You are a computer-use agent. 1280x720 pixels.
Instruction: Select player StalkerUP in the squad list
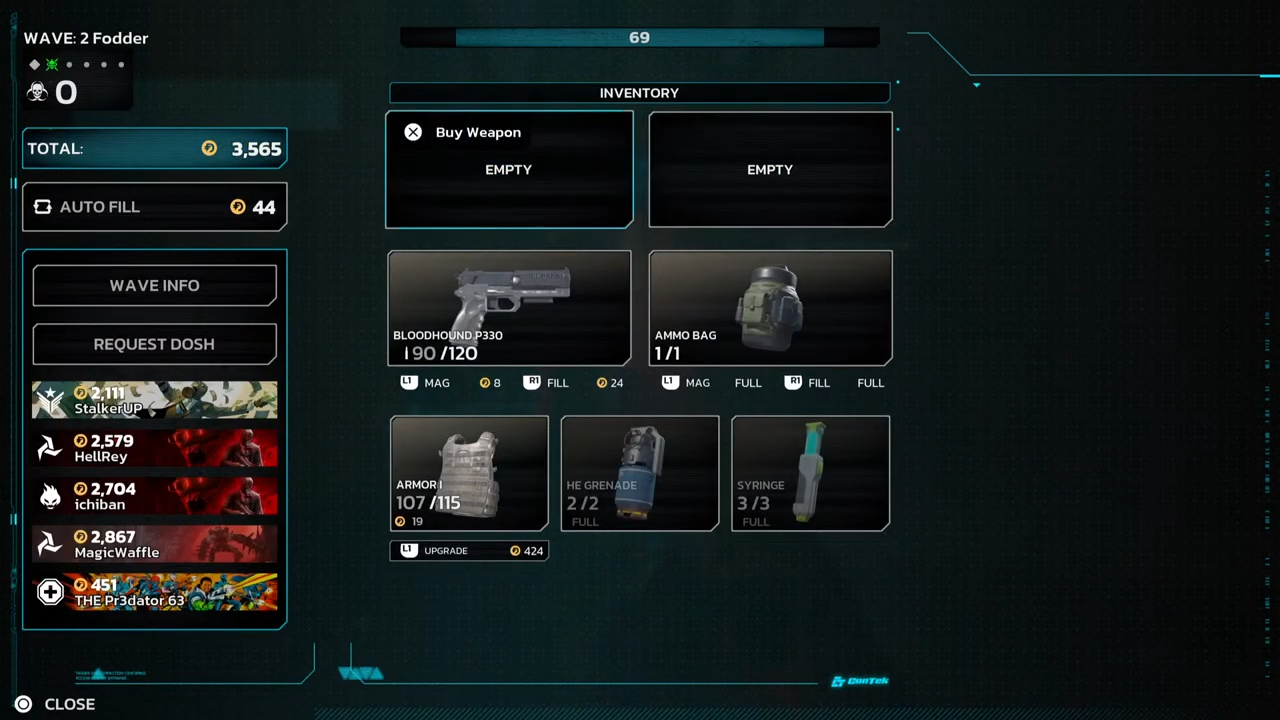155,400
